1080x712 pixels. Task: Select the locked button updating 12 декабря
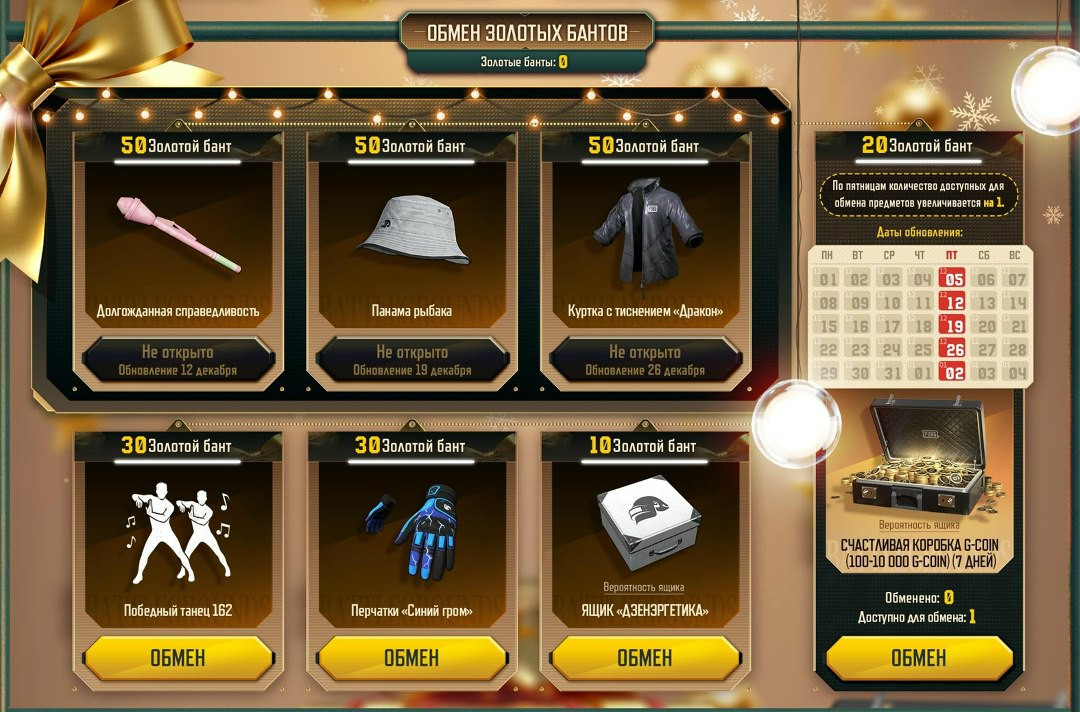click(178, 360)
